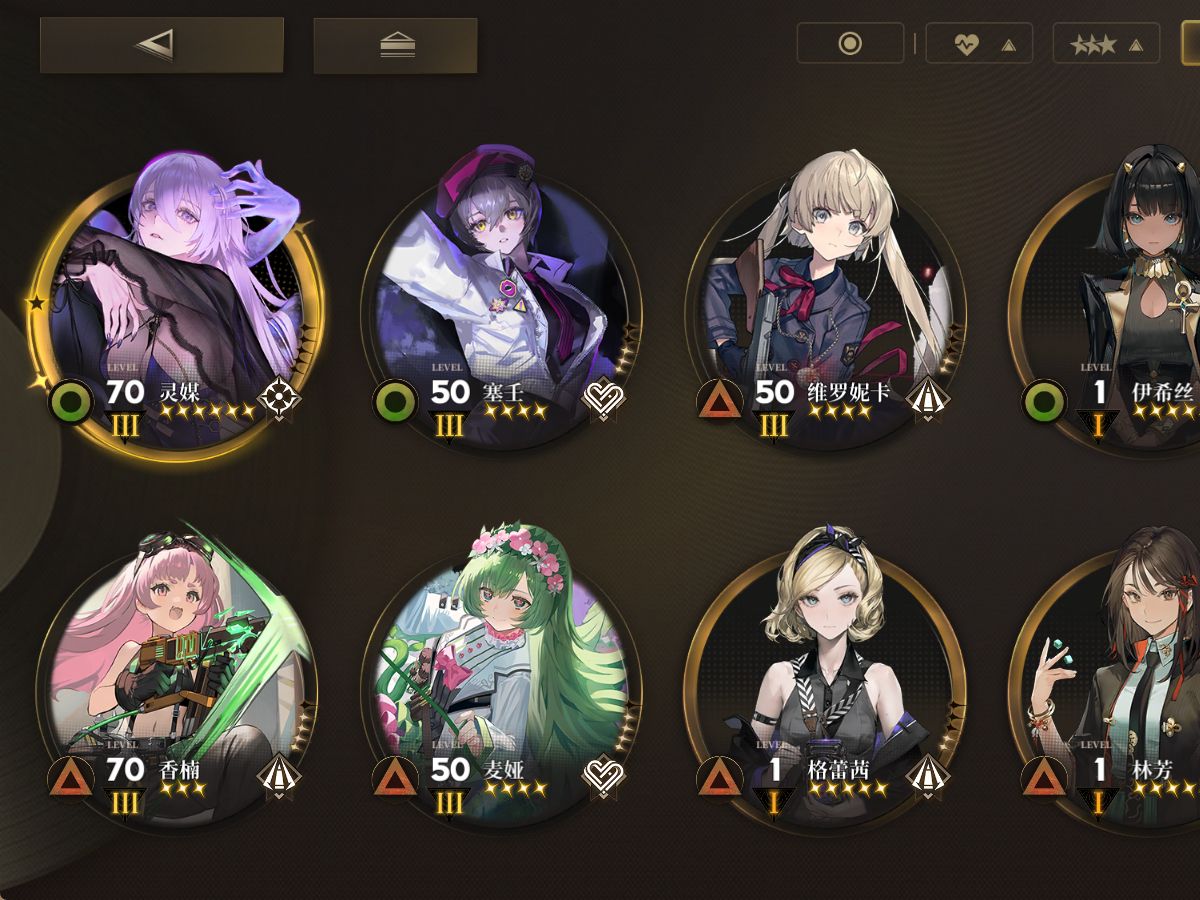
Task: Open the home base button
Action: (395, 46)
